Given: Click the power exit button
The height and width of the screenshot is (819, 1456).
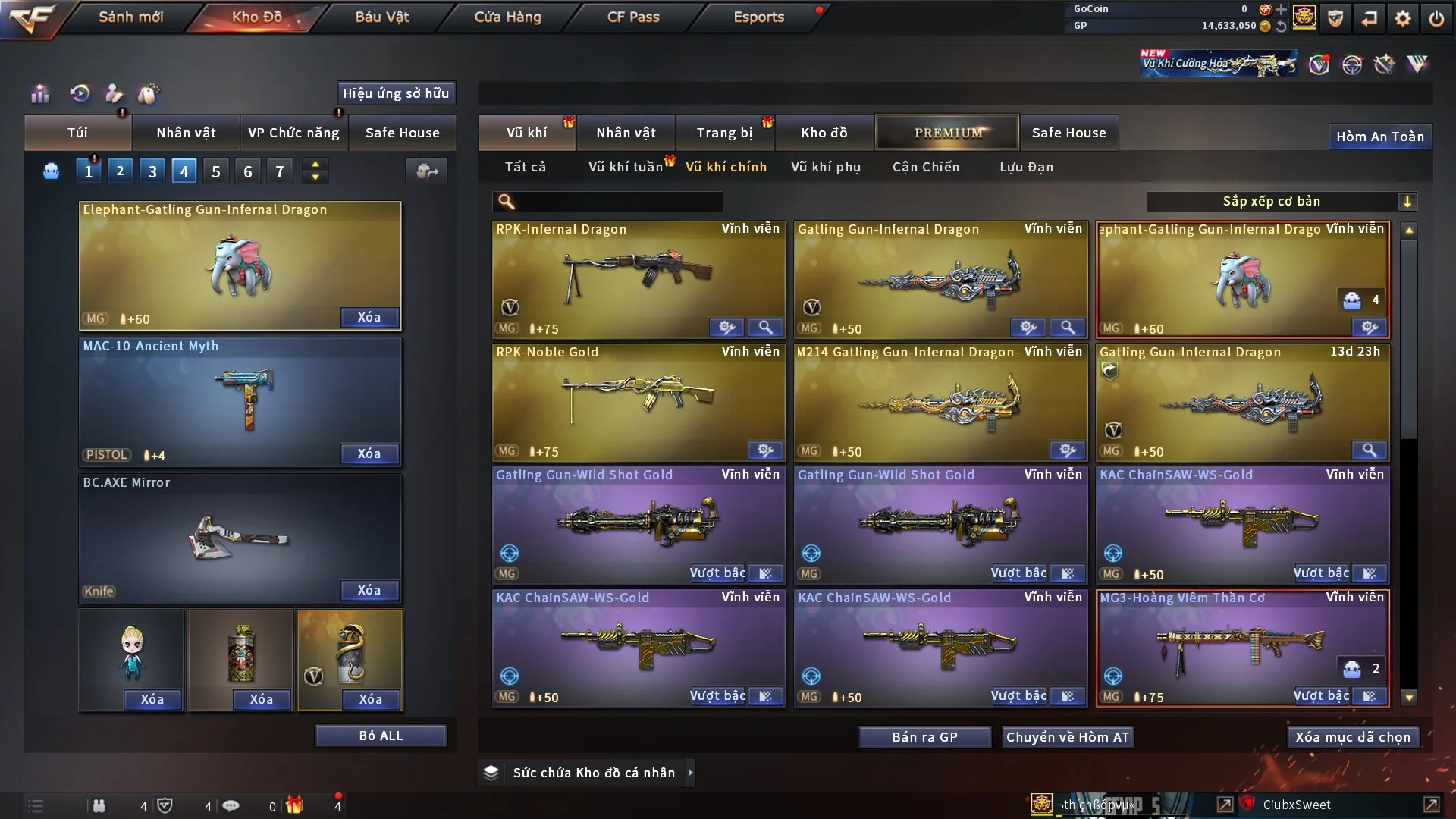Looking at the screenshot, I should click(x=1436, y=18).
